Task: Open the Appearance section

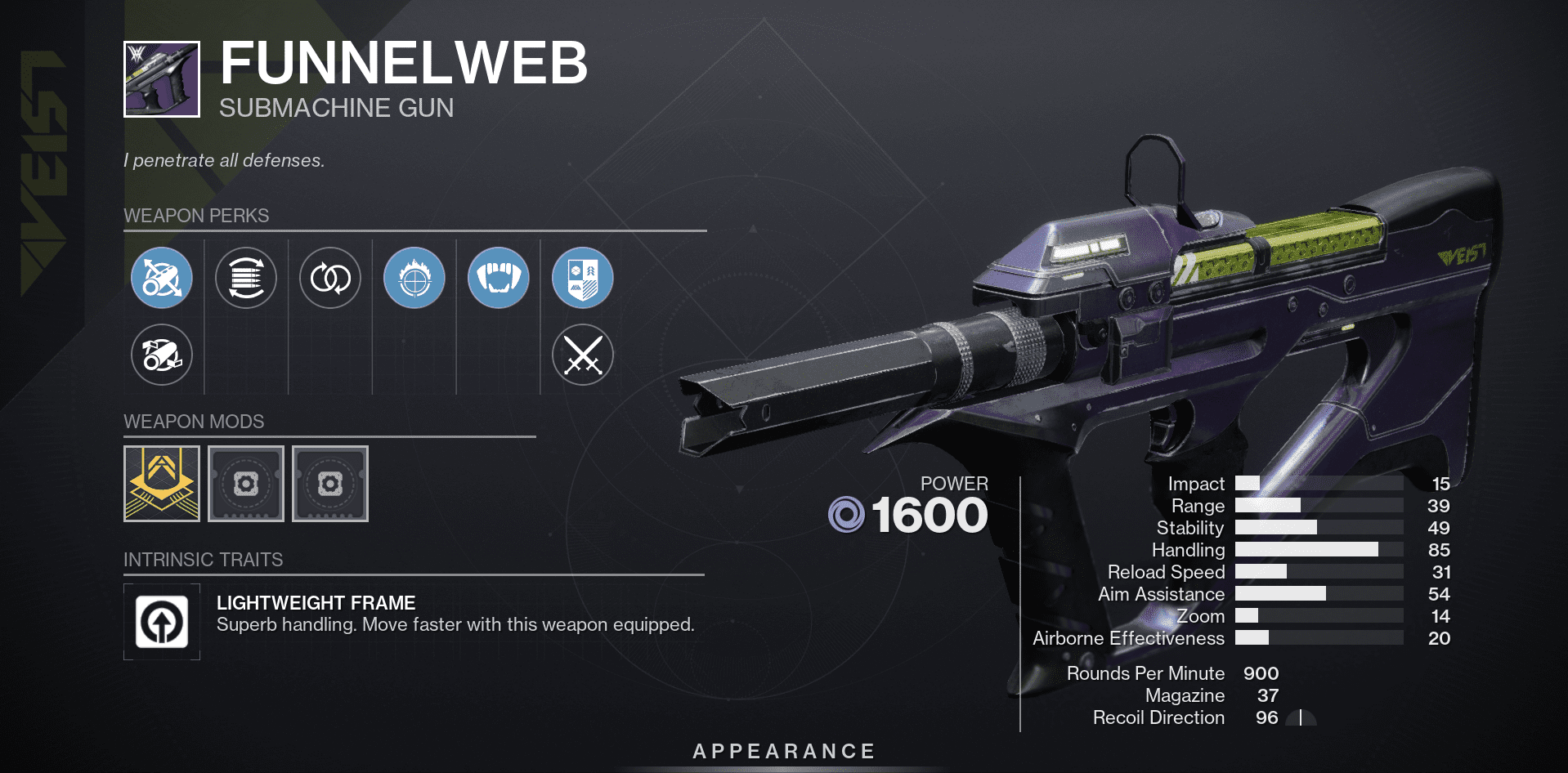Action: pyautogui.click(x=784, y=751)
